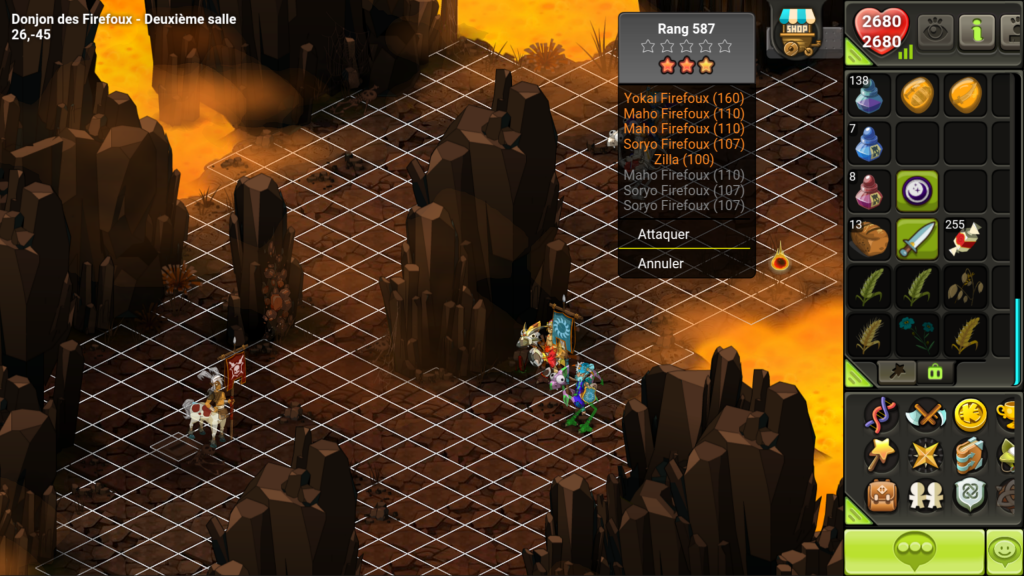Use the potion with 138 count
Screen dimensions: 1024x576
[869, 96]
